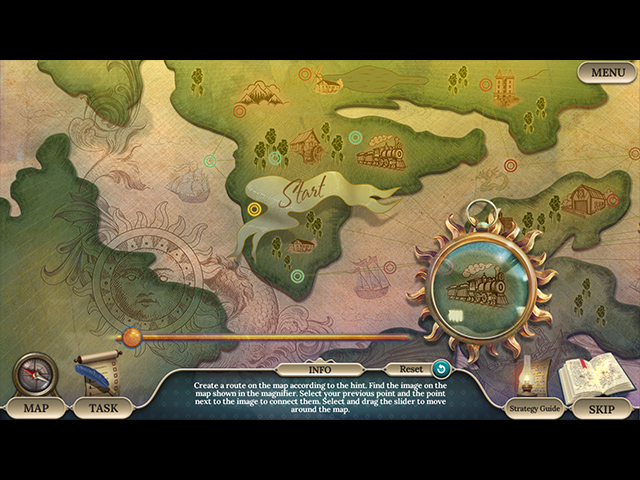Open the MENU button
Screen dimensions: 640x480
tap(607, 73)
